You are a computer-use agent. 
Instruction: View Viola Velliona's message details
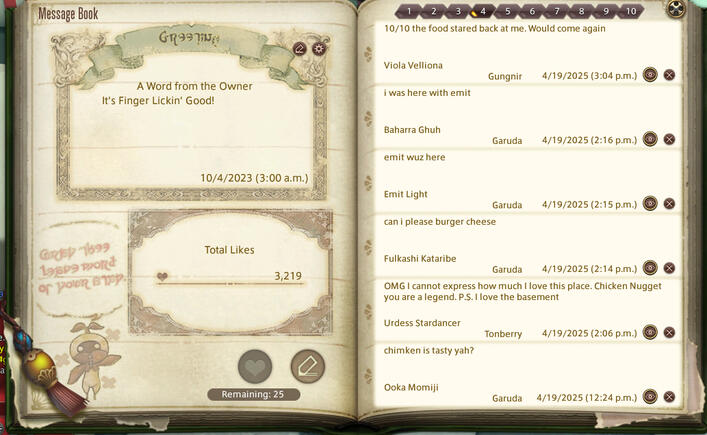point(650,75)
